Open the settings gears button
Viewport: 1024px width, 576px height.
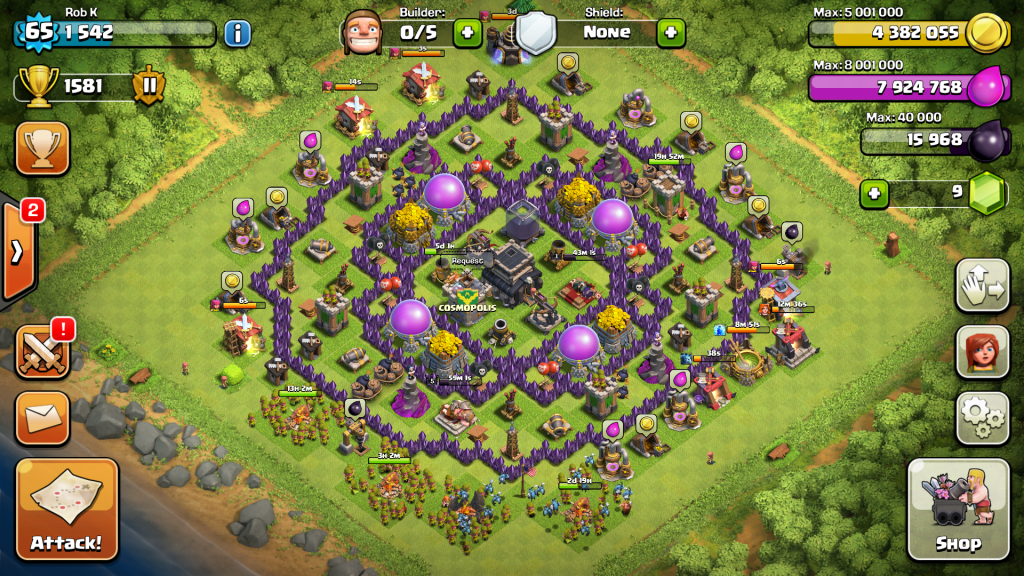pyautogui.click(x=982, y=417)
